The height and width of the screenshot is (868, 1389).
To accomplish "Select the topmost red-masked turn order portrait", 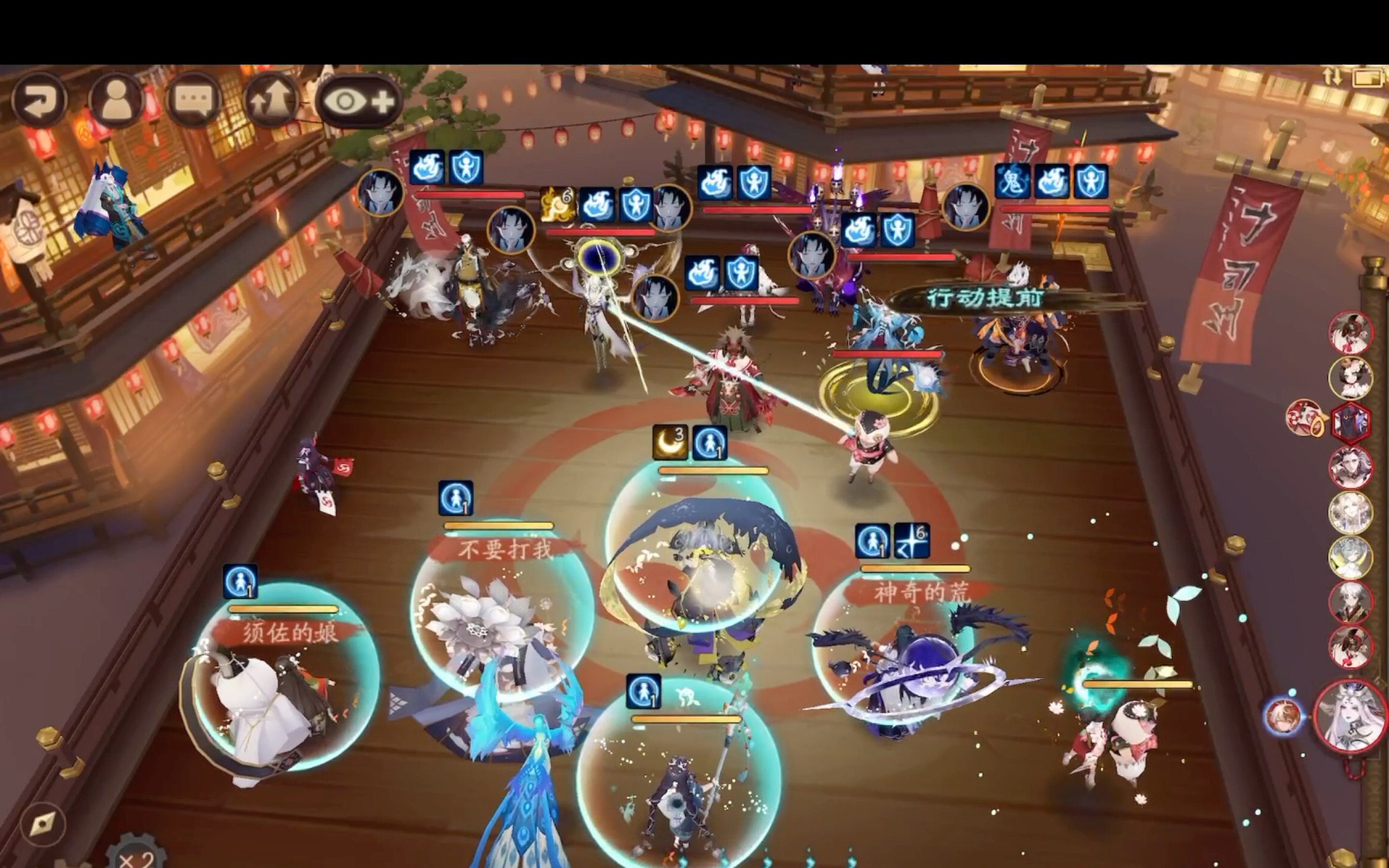I will click(1350, 332).
